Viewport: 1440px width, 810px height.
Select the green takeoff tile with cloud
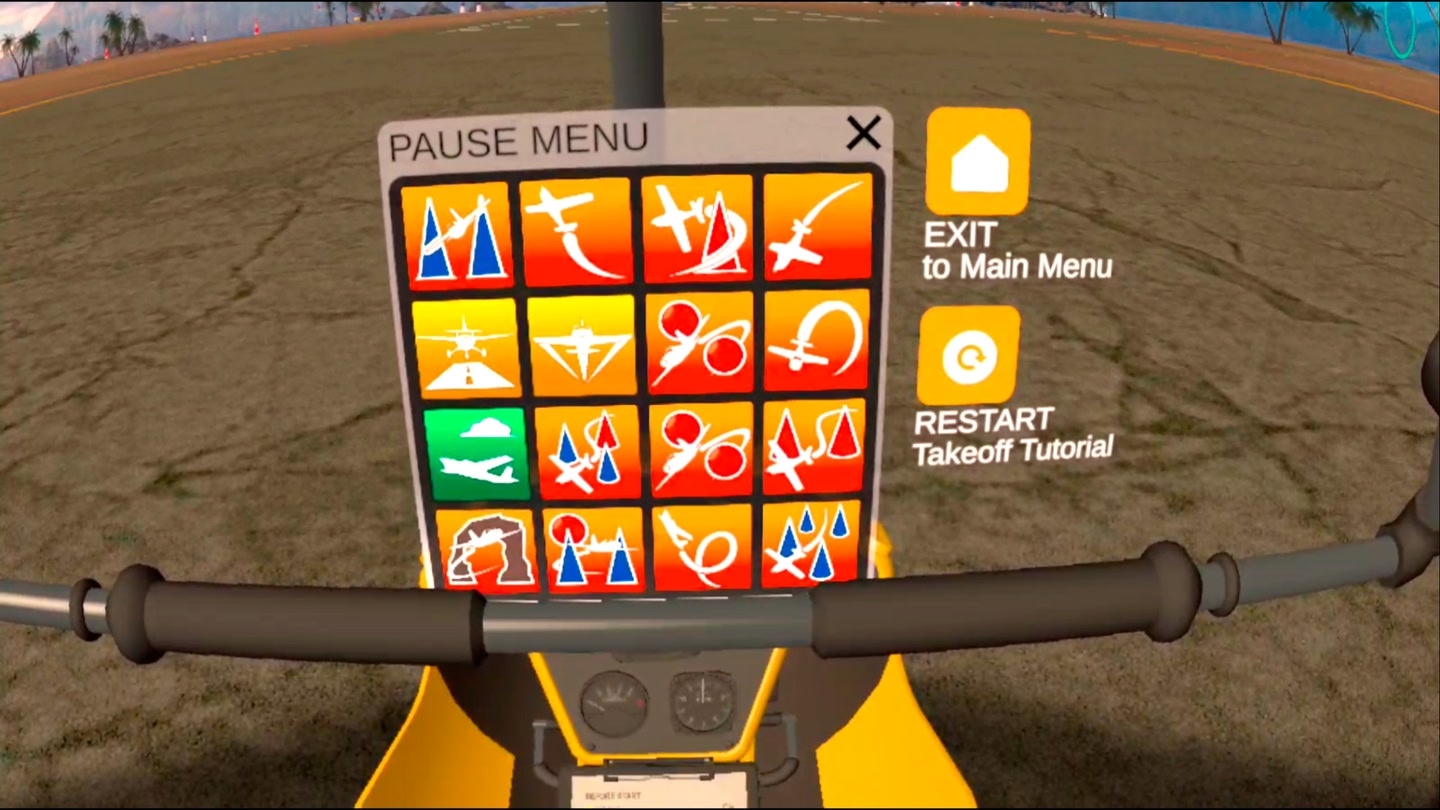point(476,453)
